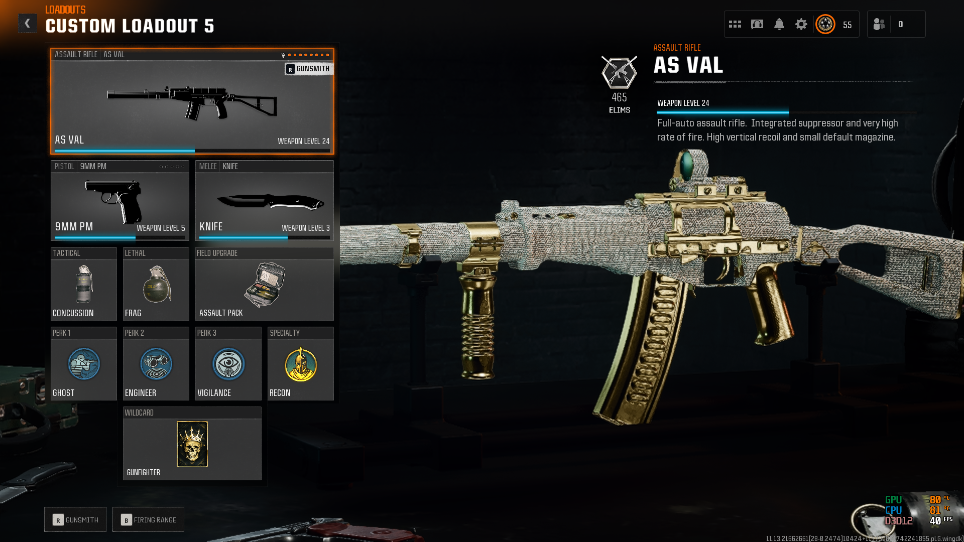Open the Firing Range
The image size is (964, 542).
(138, 519)
